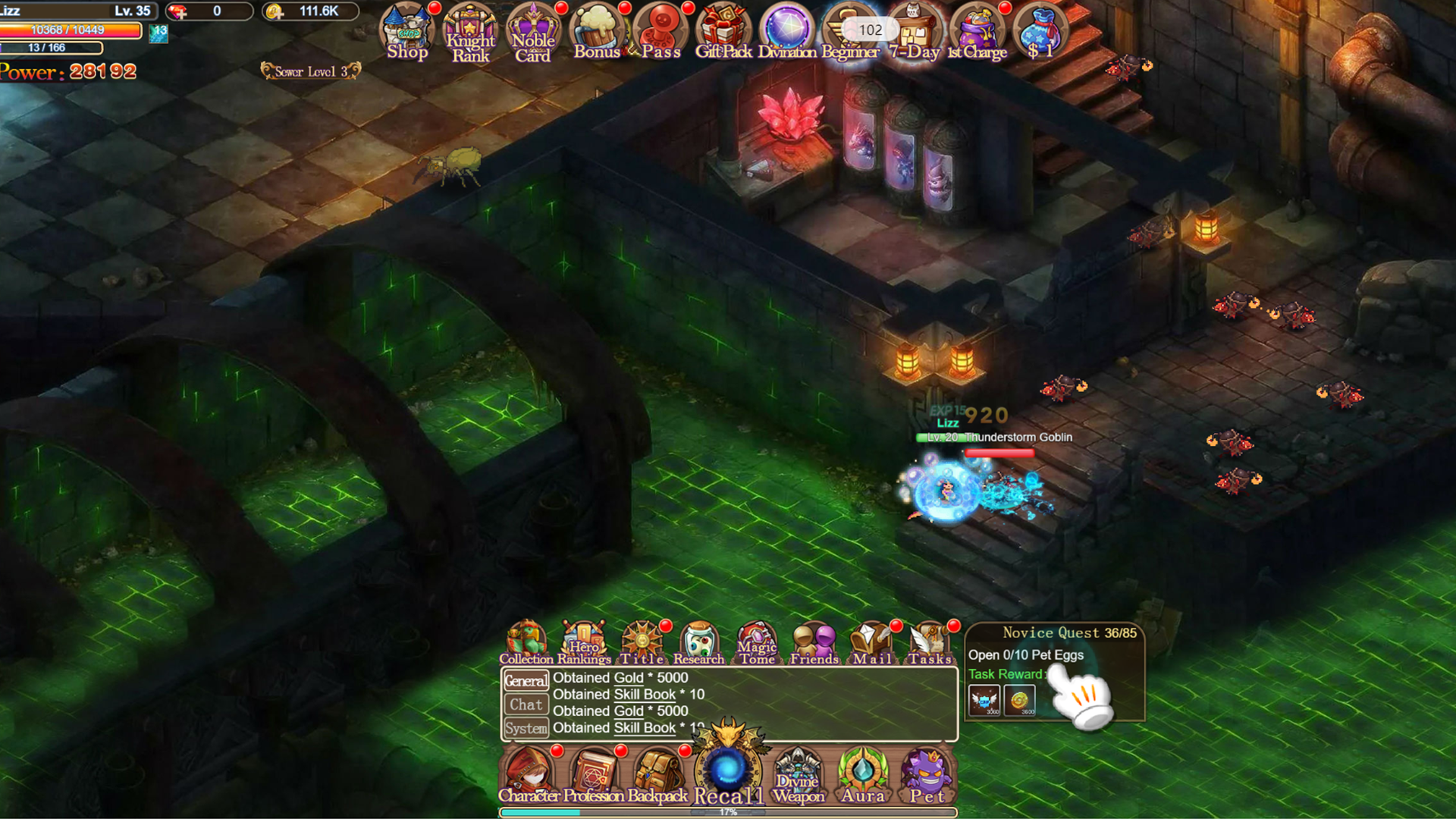This screenshot has width=1456, height=819.
Task: Open the Divination orb
Action: point(786,30)
